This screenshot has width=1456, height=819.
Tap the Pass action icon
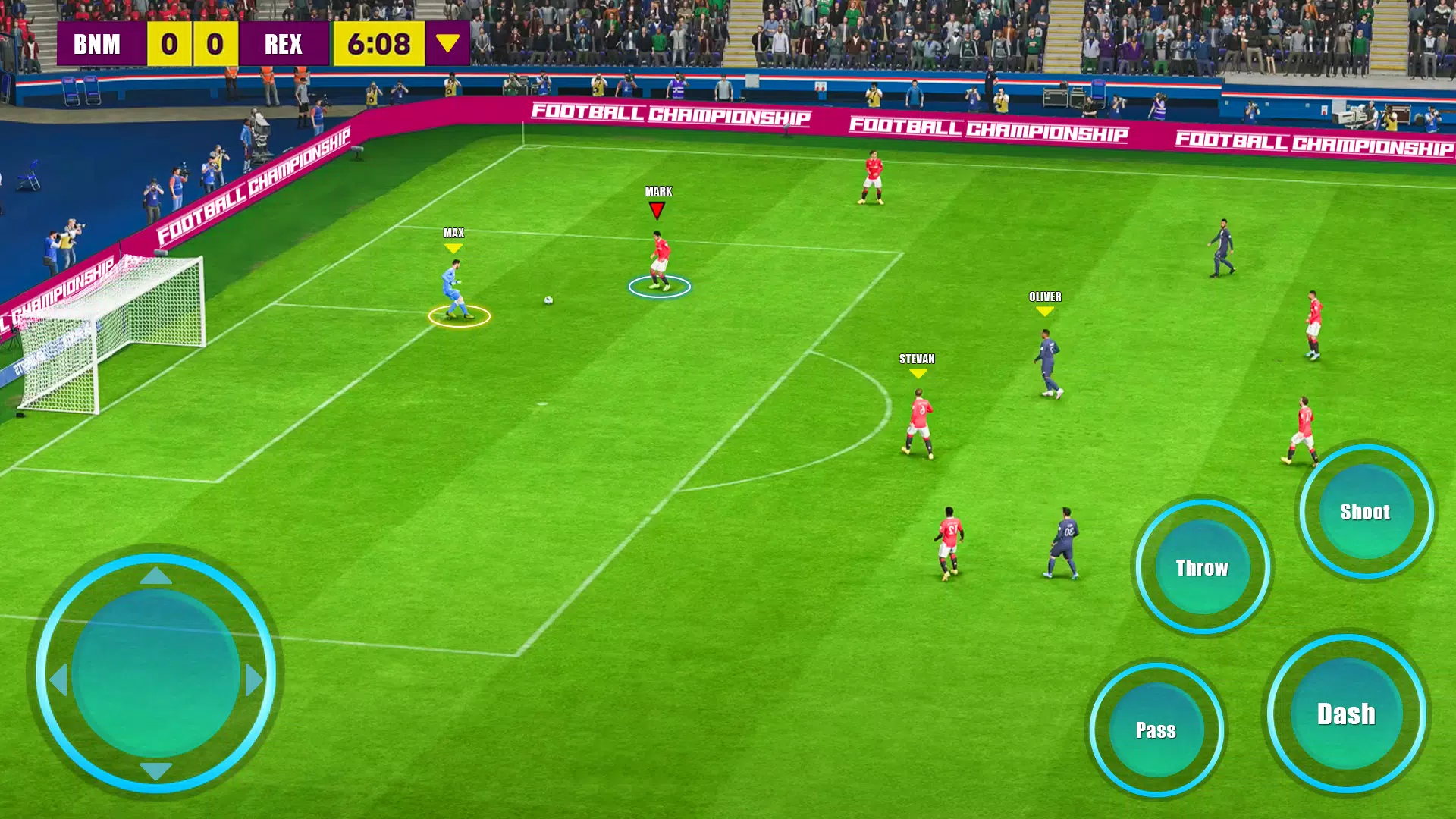point(1156,730)
